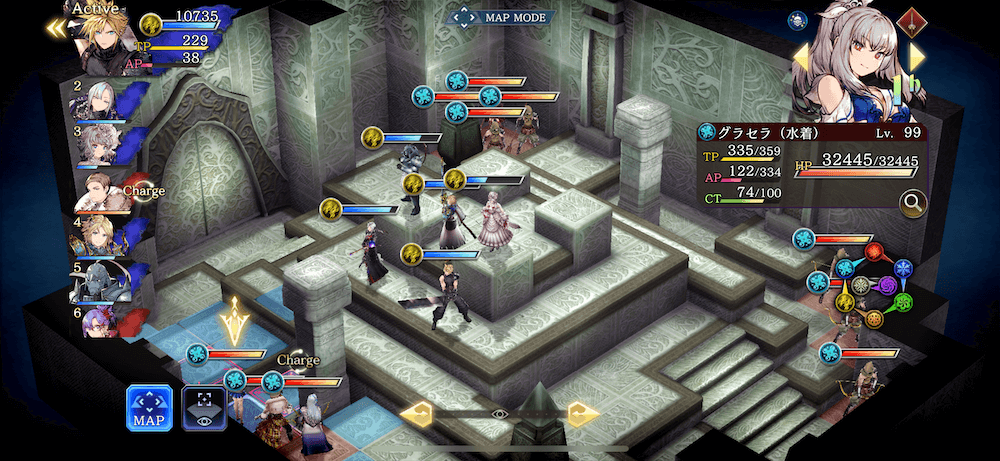Click the red diamond sword icon

[x=910, y=19]
